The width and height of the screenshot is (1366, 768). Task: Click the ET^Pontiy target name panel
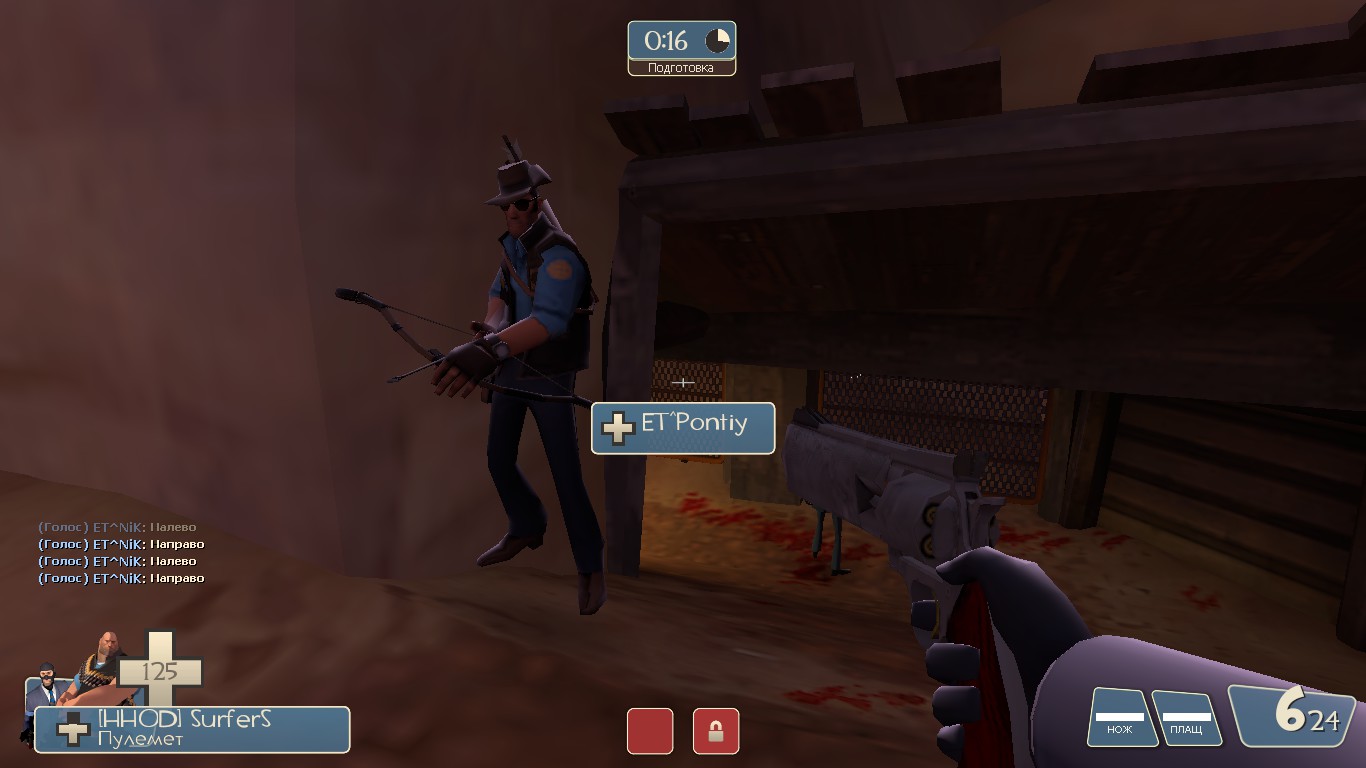(x=683, y=428)
